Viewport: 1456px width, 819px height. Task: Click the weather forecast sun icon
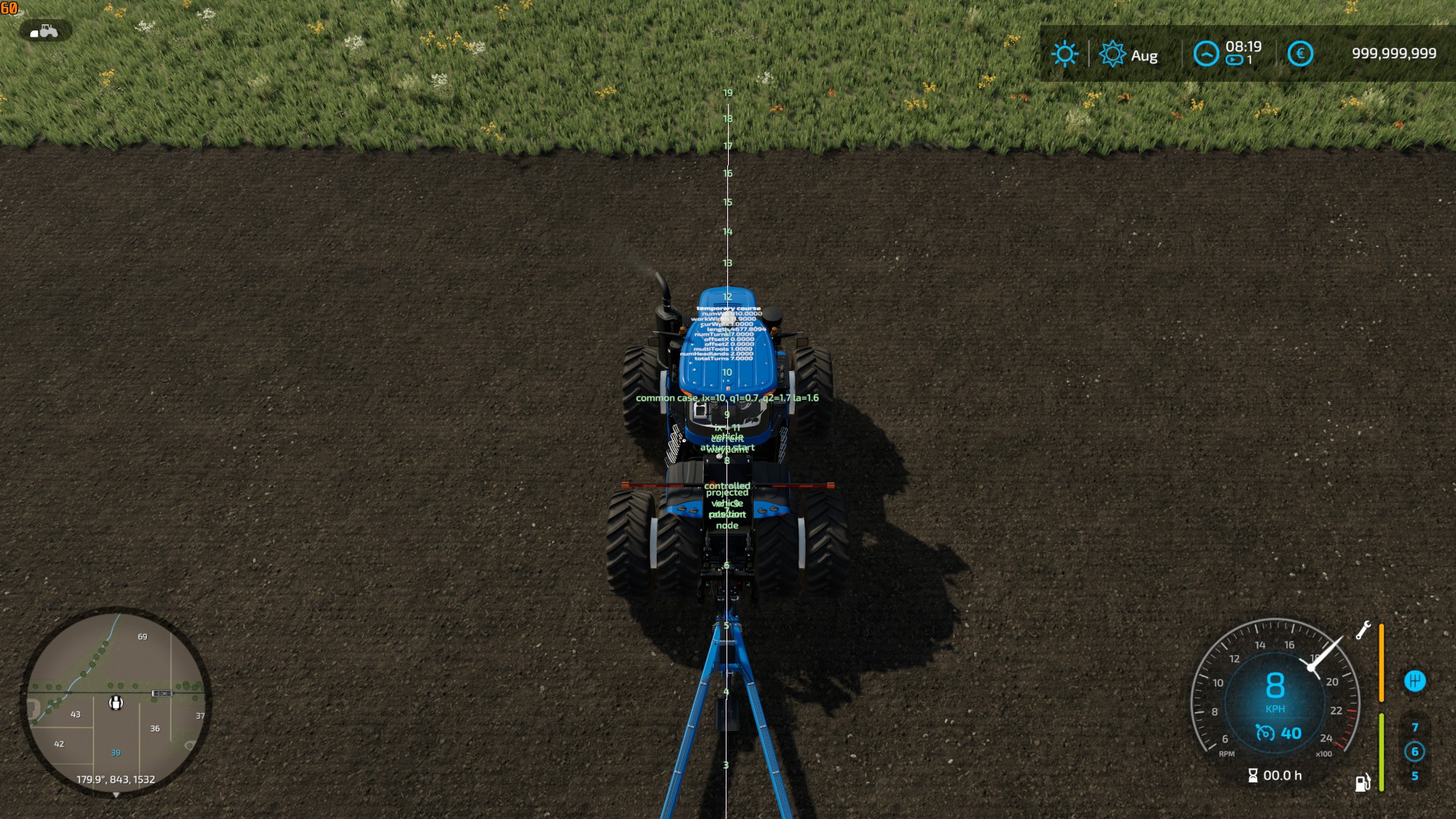tap(1065, 53)
